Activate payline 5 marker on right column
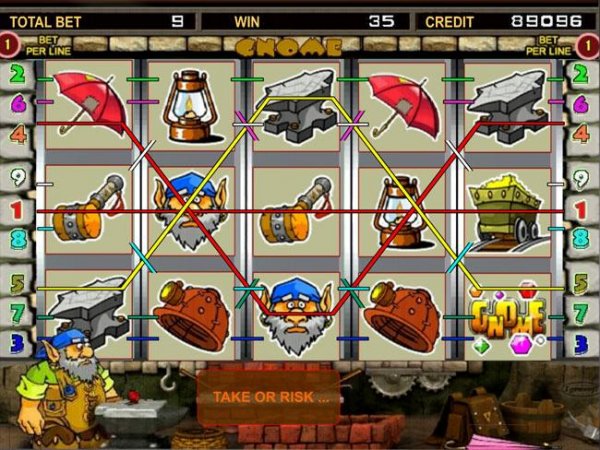The height and width of the screenshot is (450, 600). pyautogui.click(x=582, y=284)
